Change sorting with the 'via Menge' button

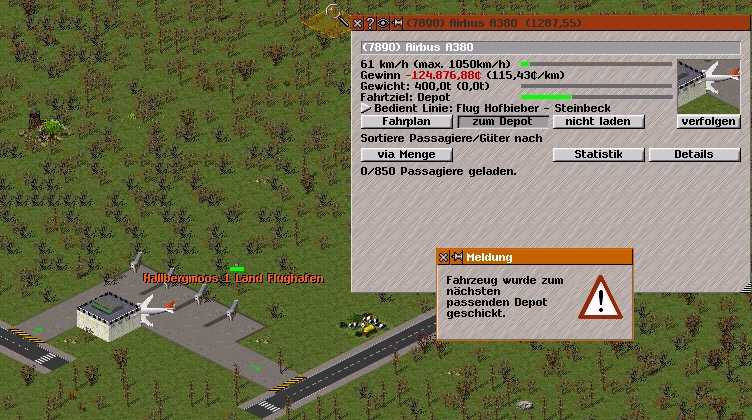coord(406,154)
